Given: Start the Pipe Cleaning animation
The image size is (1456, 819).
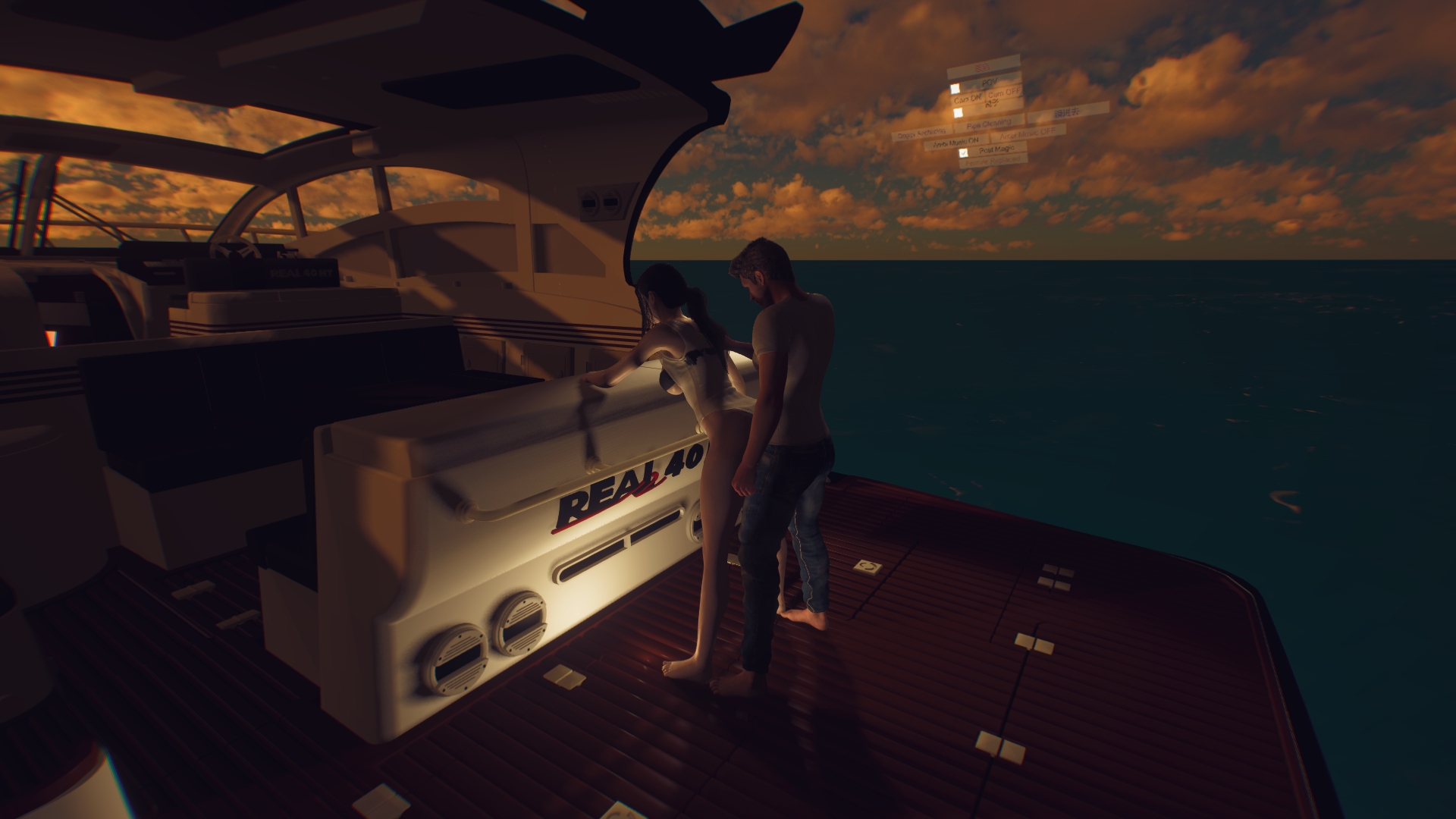Looking at the screenshot, I should [988, 125].
